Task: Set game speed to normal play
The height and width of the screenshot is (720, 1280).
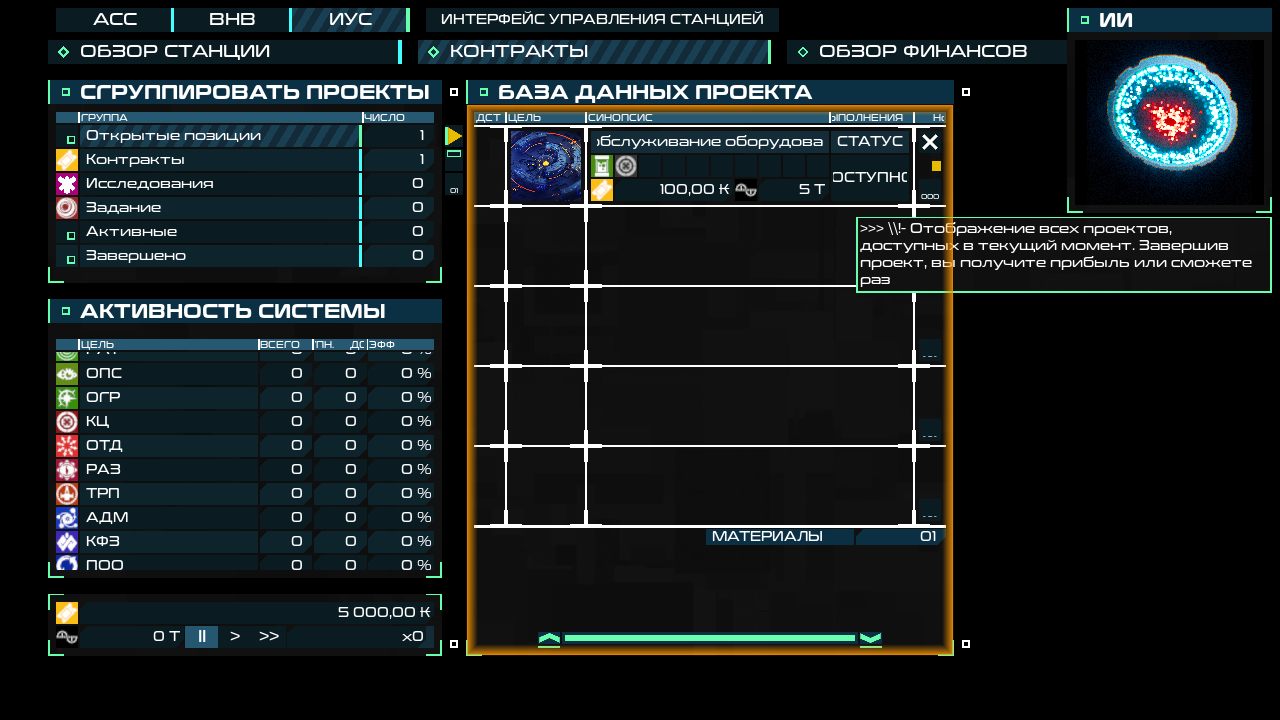Action: coord(235,636)
